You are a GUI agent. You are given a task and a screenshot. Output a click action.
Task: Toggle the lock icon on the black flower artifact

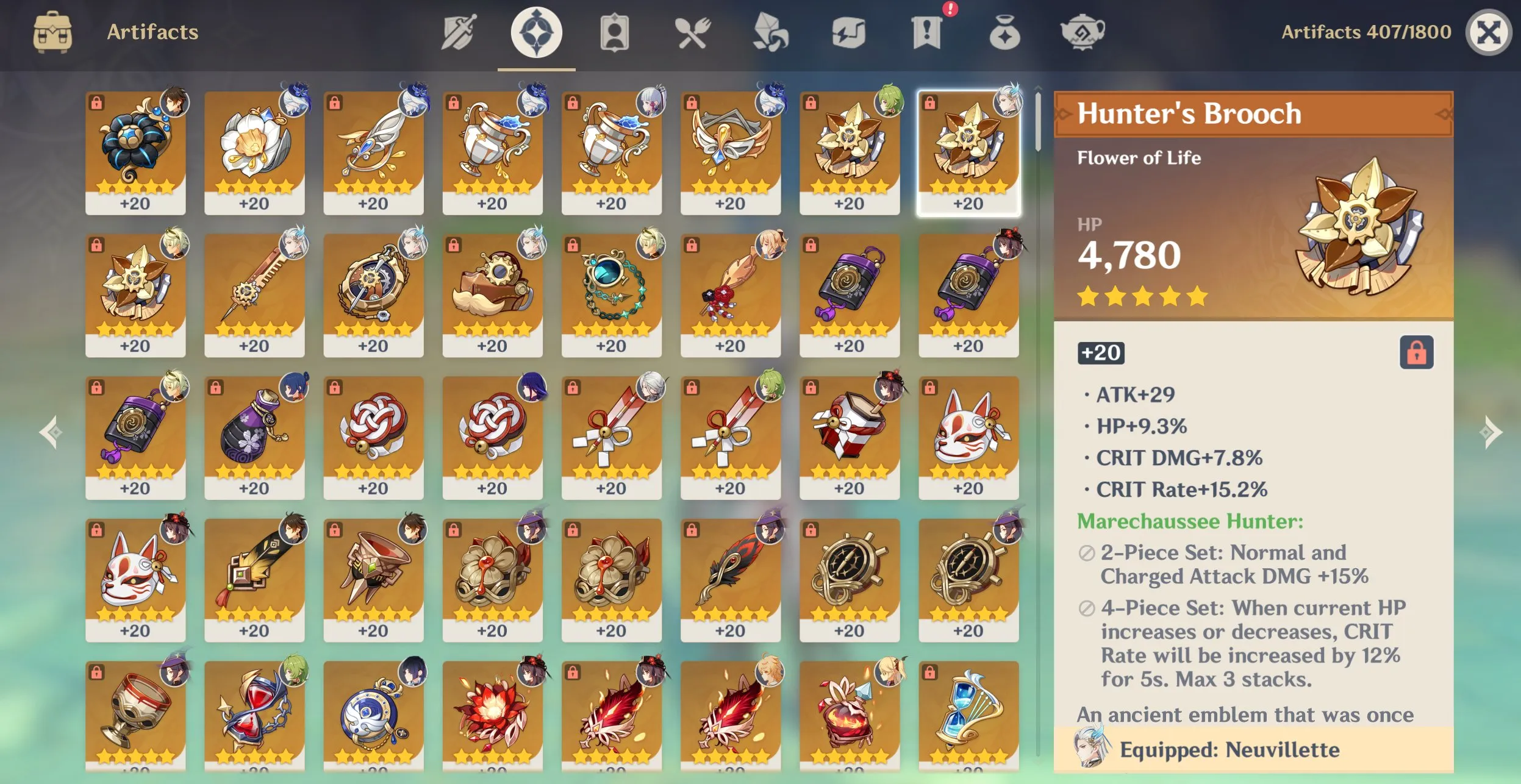pyautogui.click(x=98, y=101)
